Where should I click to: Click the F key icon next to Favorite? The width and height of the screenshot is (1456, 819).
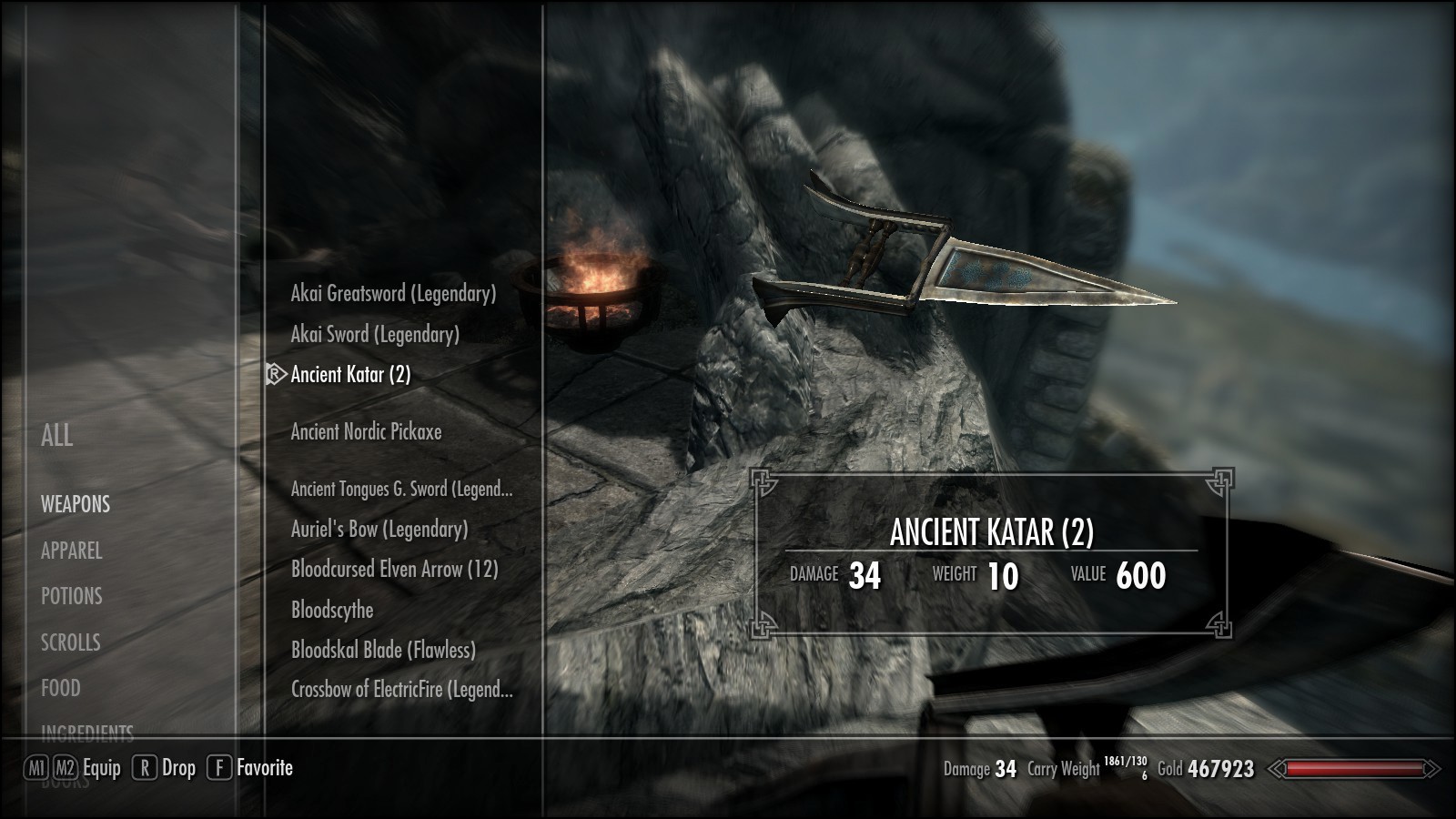[x=219, y=767]
